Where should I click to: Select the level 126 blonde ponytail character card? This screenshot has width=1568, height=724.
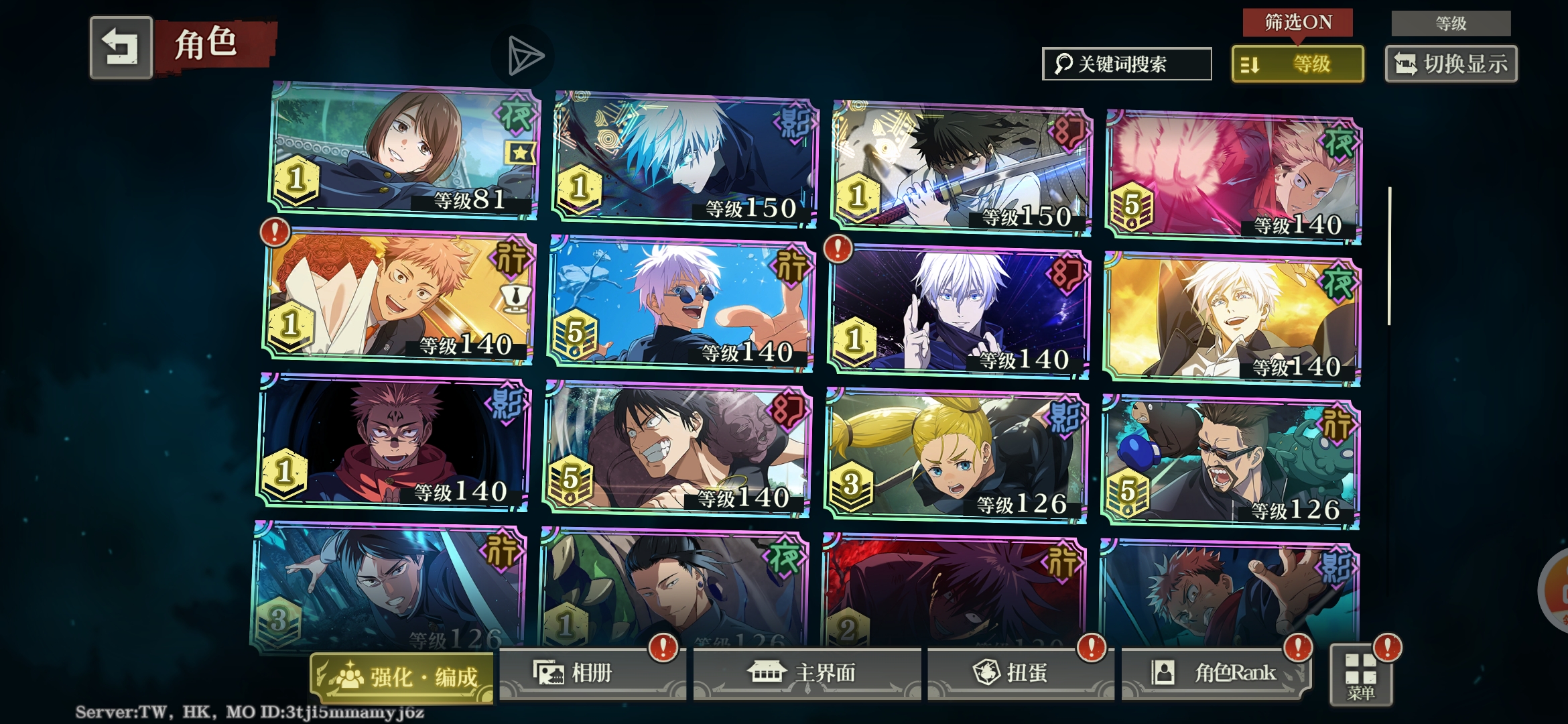[x=956, y=455]
